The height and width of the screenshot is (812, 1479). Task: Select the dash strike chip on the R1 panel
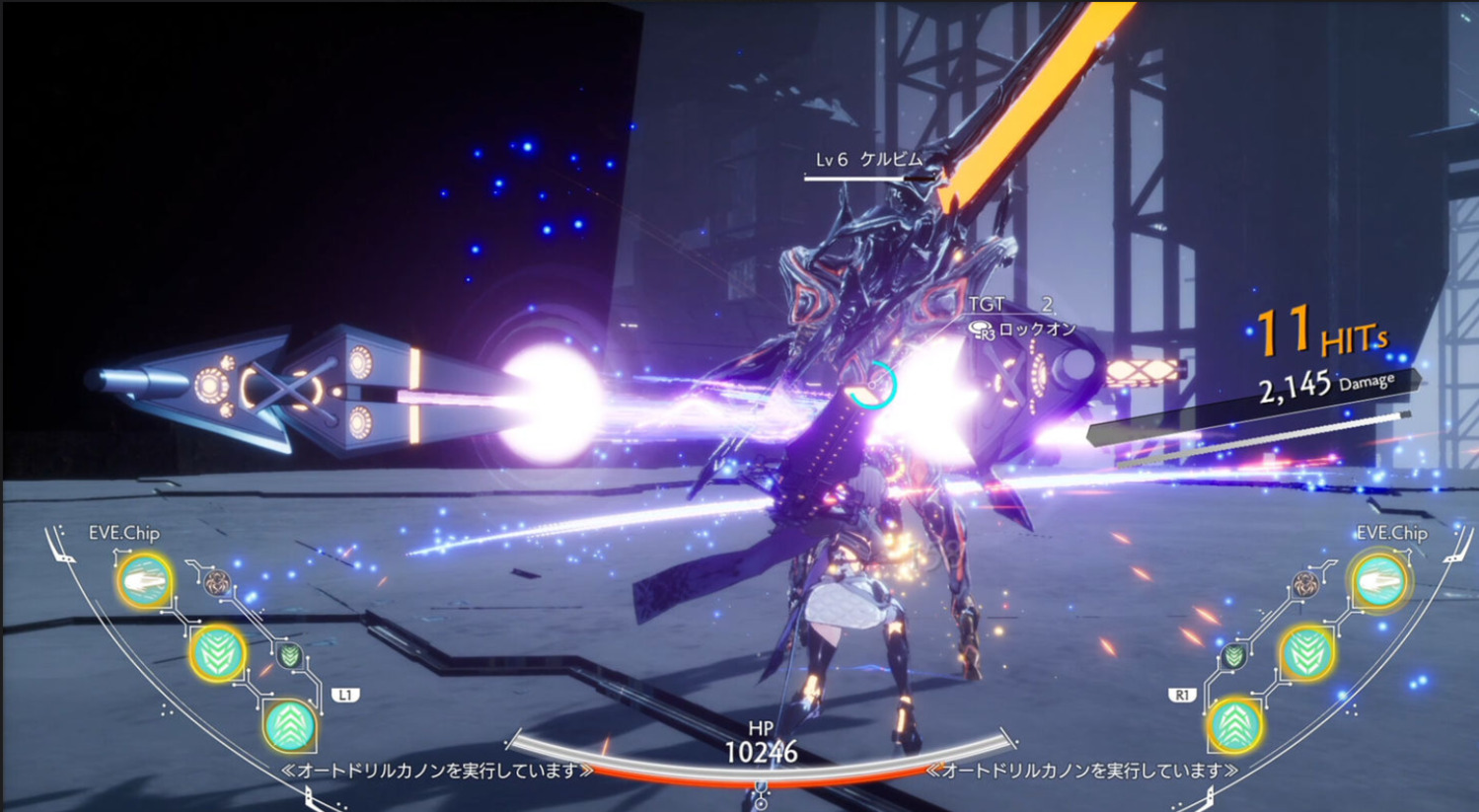point(1379,581)
